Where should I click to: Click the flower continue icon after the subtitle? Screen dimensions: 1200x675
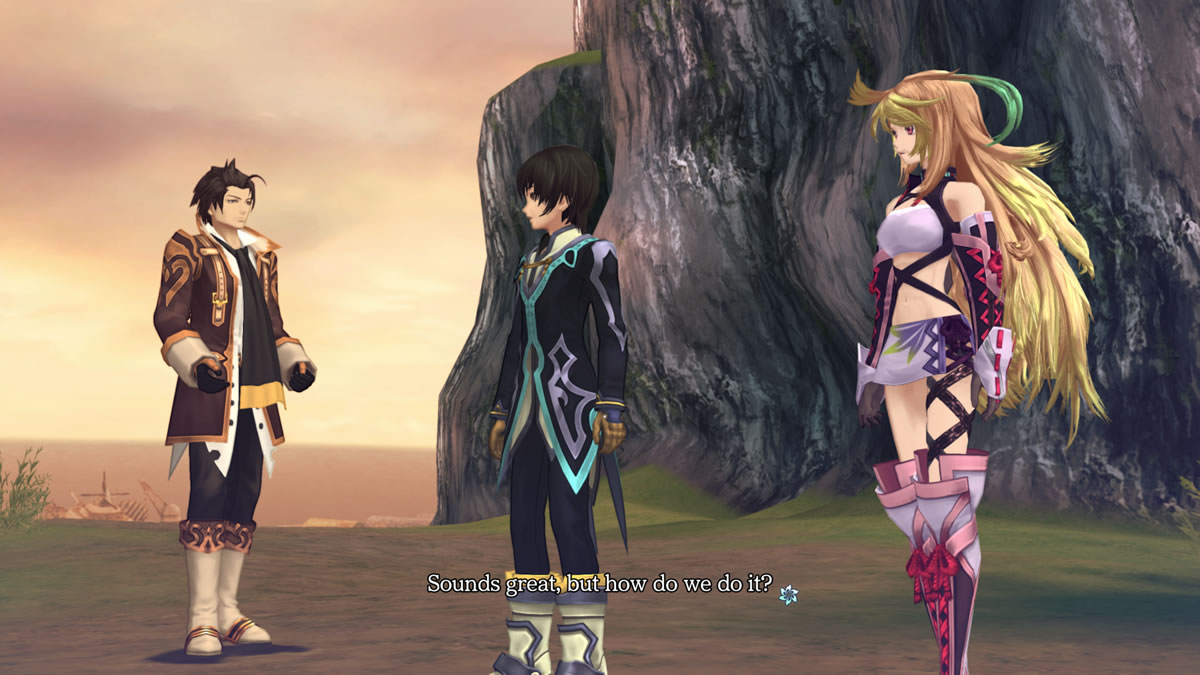tap(789, 595)
